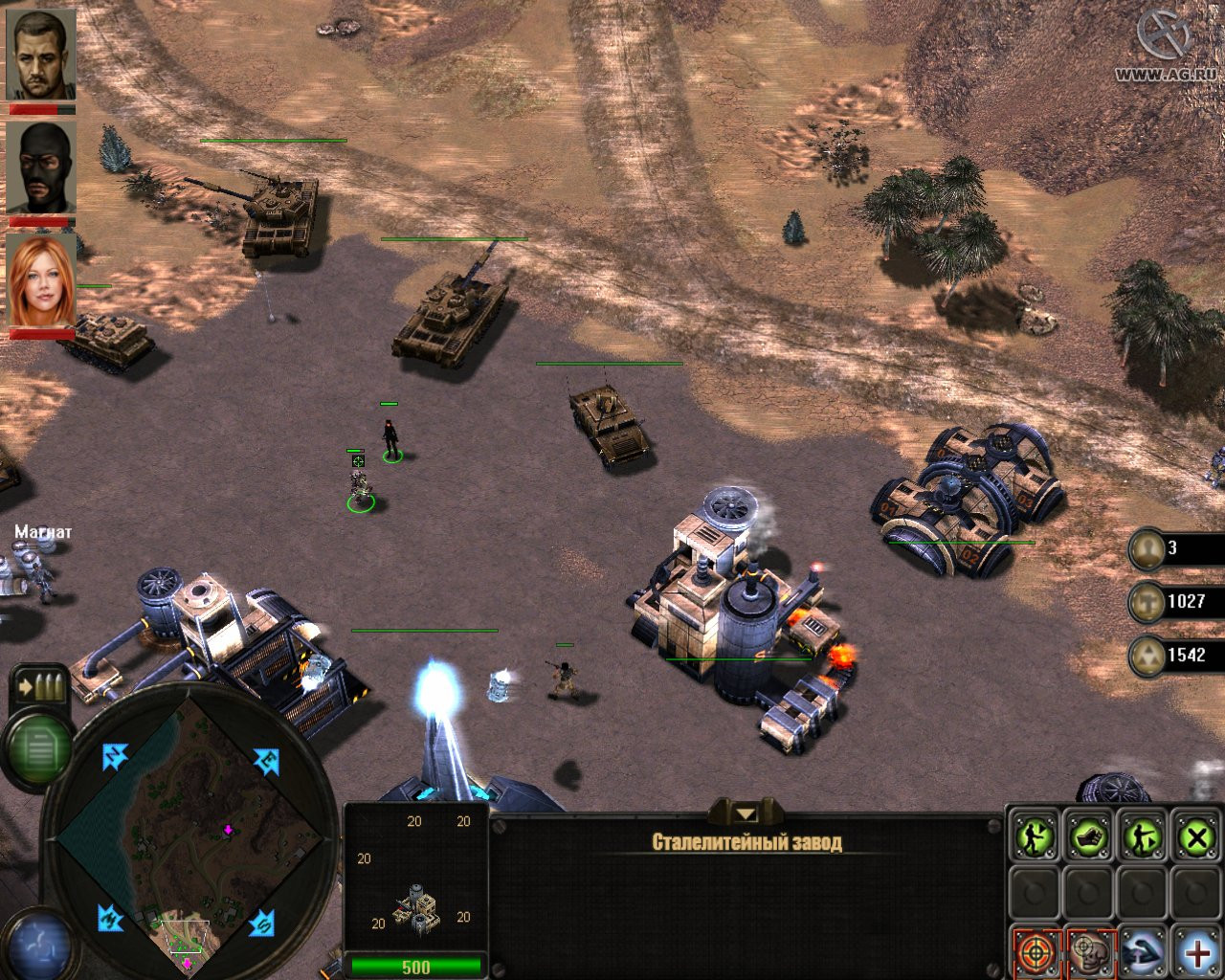Collapse the info panel with the down arrow

[x=746, y=813]
